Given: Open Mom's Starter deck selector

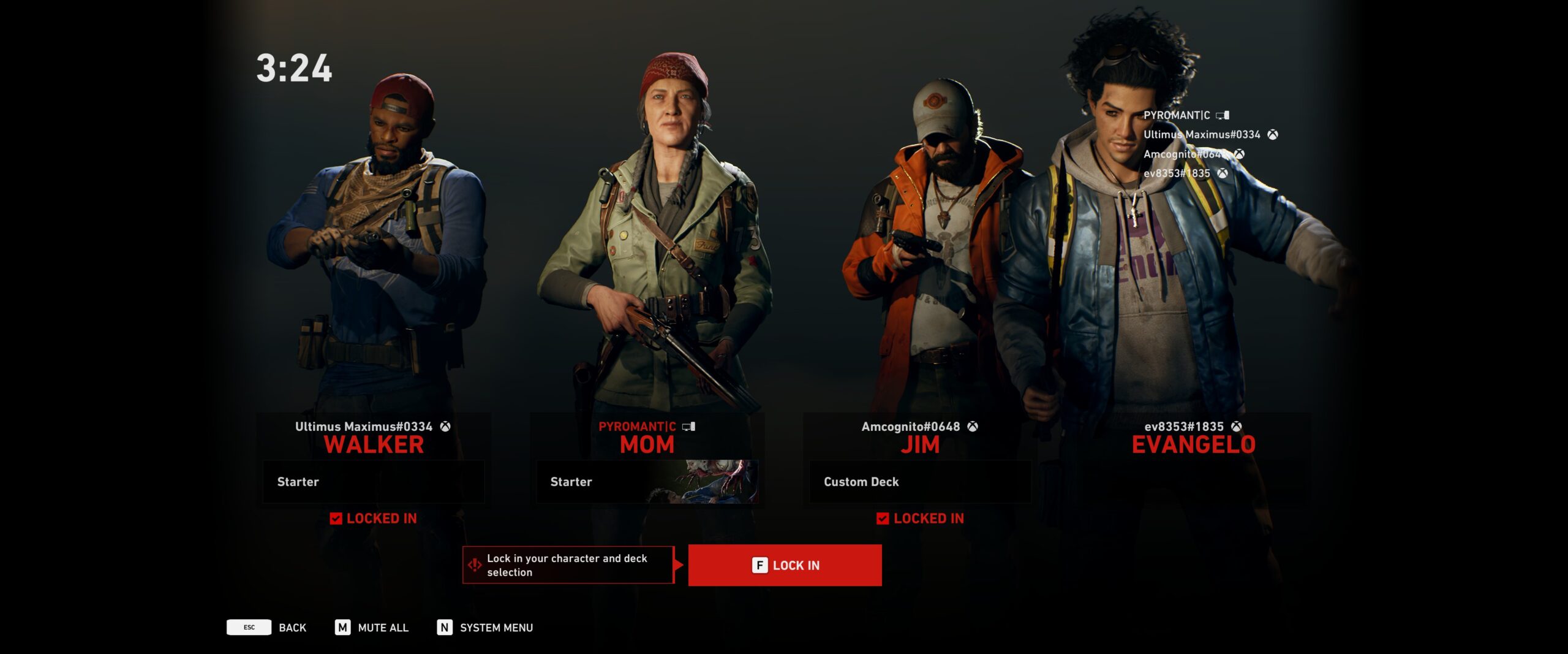Looking at the screenshot, I should pos(647,482).
